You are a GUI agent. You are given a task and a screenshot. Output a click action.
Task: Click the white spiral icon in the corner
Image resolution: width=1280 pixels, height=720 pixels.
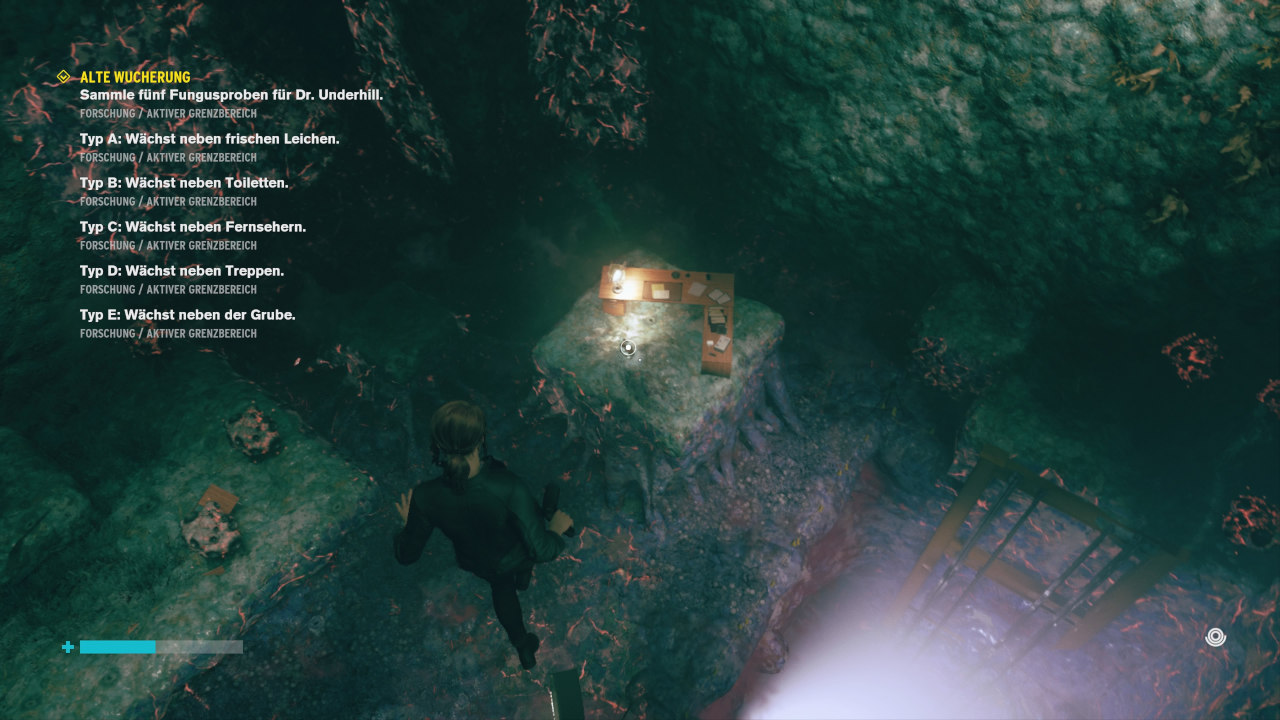click(x=1215, y=637)
